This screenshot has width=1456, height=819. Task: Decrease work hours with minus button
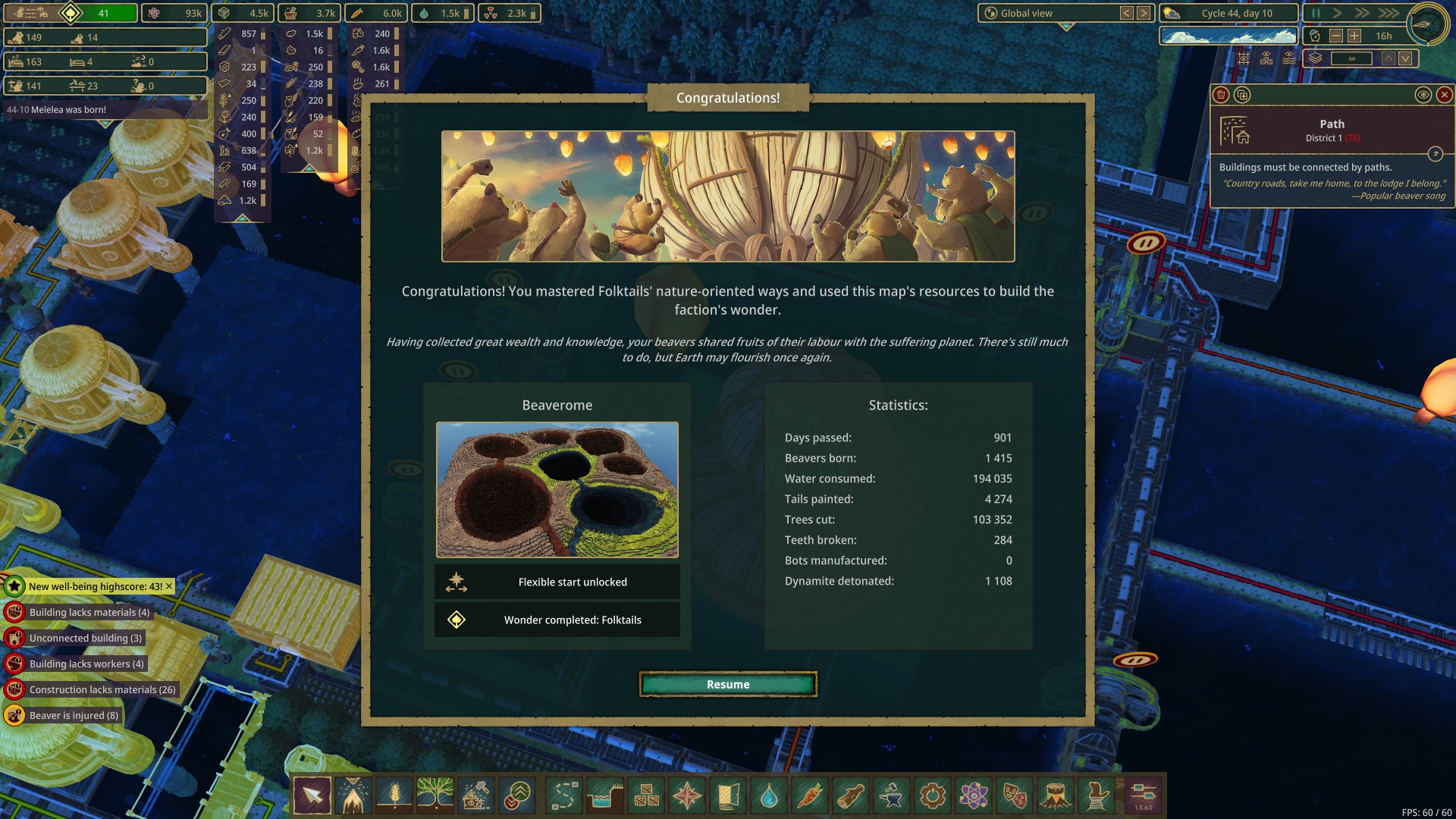tap(1336, 36)
